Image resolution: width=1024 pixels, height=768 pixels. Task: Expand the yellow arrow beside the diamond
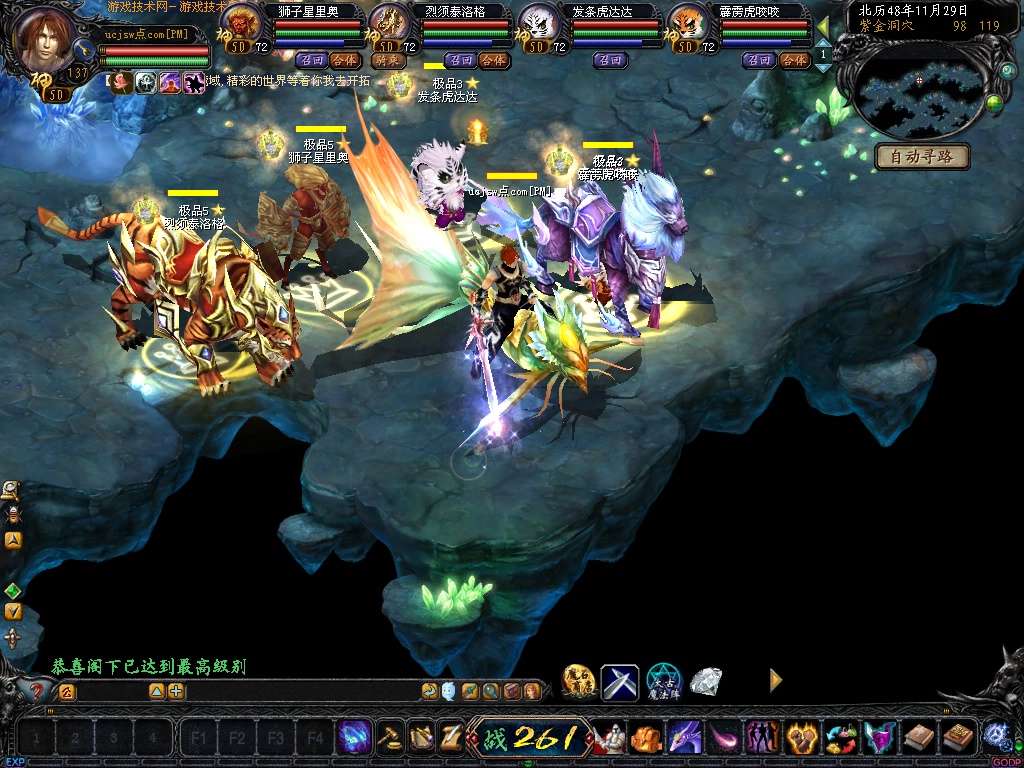pos(775,680)
